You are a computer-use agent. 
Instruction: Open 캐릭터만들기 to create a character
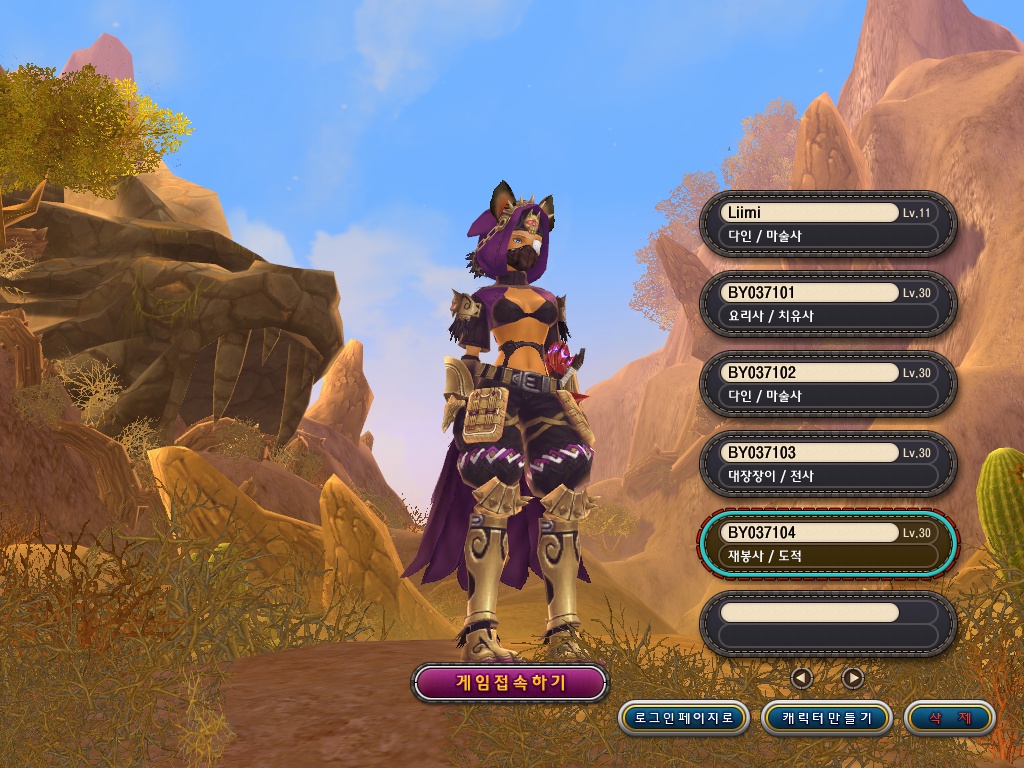(827, 718)
